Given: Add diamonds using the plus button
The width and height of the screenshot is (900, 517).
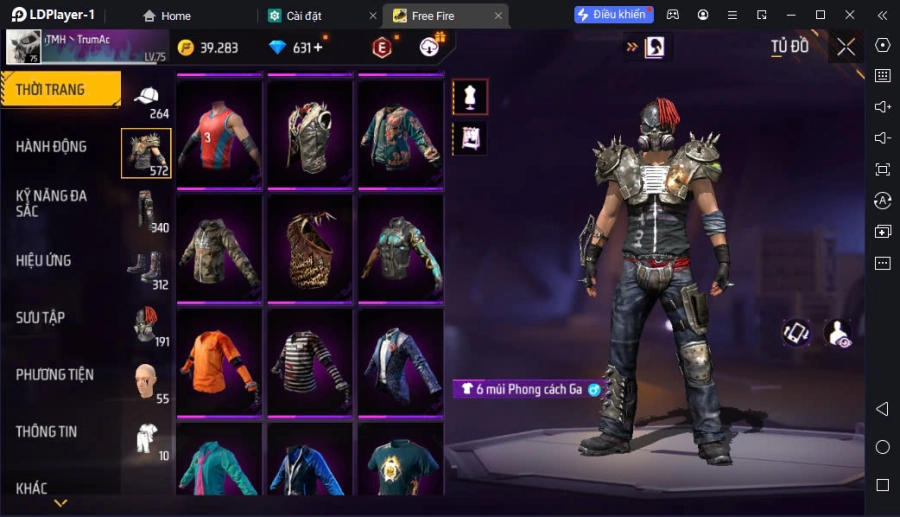Looking at the screenshot, I should (318, 48).
